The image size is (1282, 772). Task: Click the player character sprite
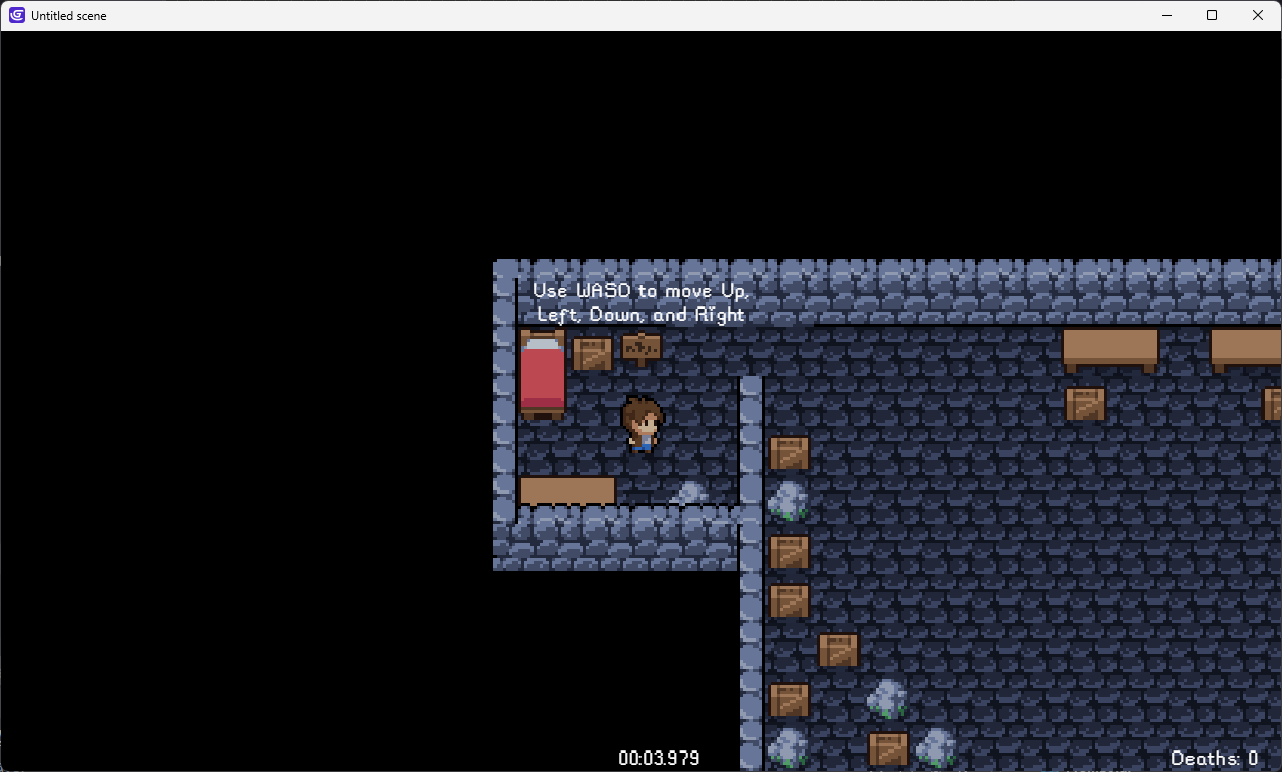point(641,425)
